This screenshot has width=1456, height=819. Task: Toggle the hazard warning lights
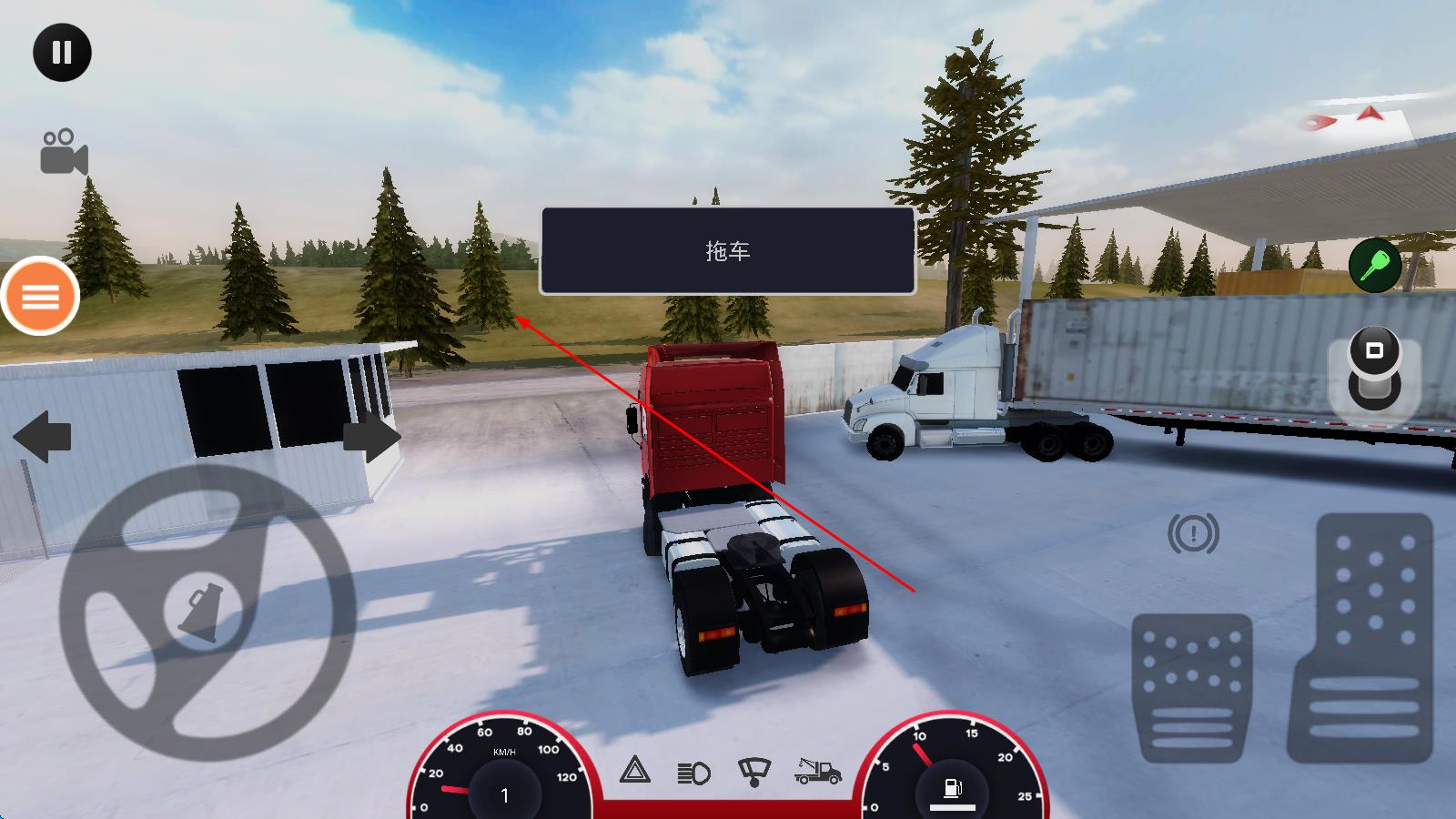[x=635, y=771]
